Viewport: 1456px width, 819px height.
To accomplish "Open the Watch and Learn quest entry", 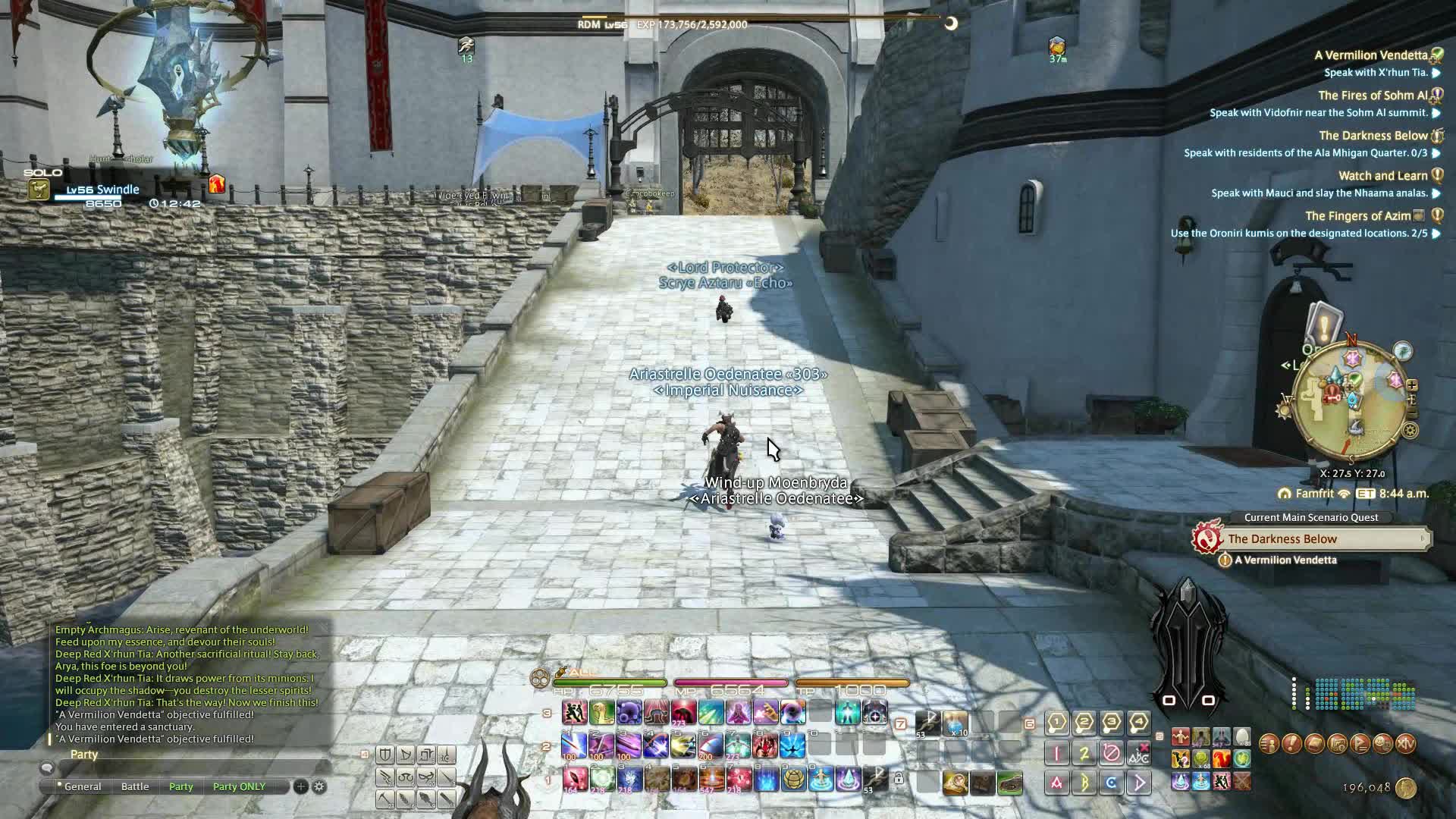I will pyautogui.click(x=1382, y=176).
